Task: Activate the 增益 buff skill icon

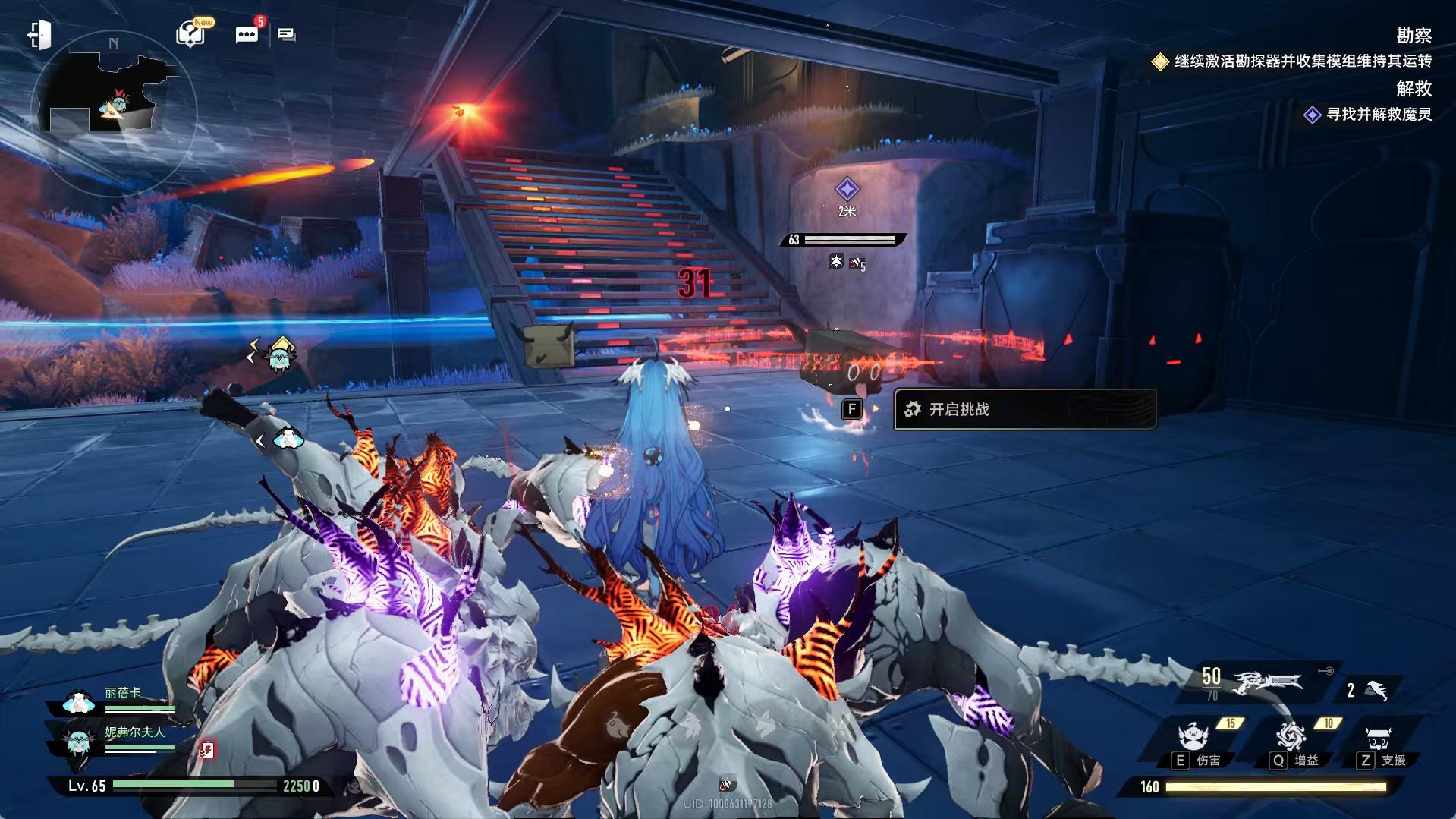Action: 1291,736
